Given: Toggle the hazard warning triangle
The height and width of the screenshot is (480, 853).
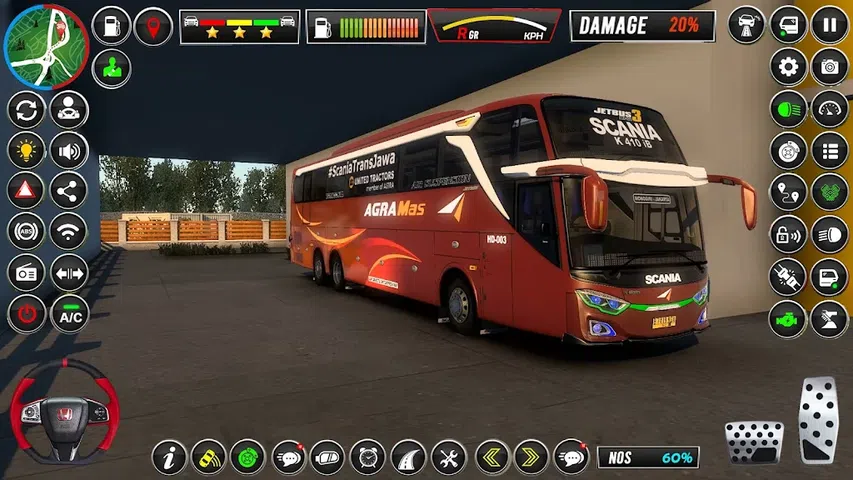Looking at the screenshot, I should (x=27, y=190).
